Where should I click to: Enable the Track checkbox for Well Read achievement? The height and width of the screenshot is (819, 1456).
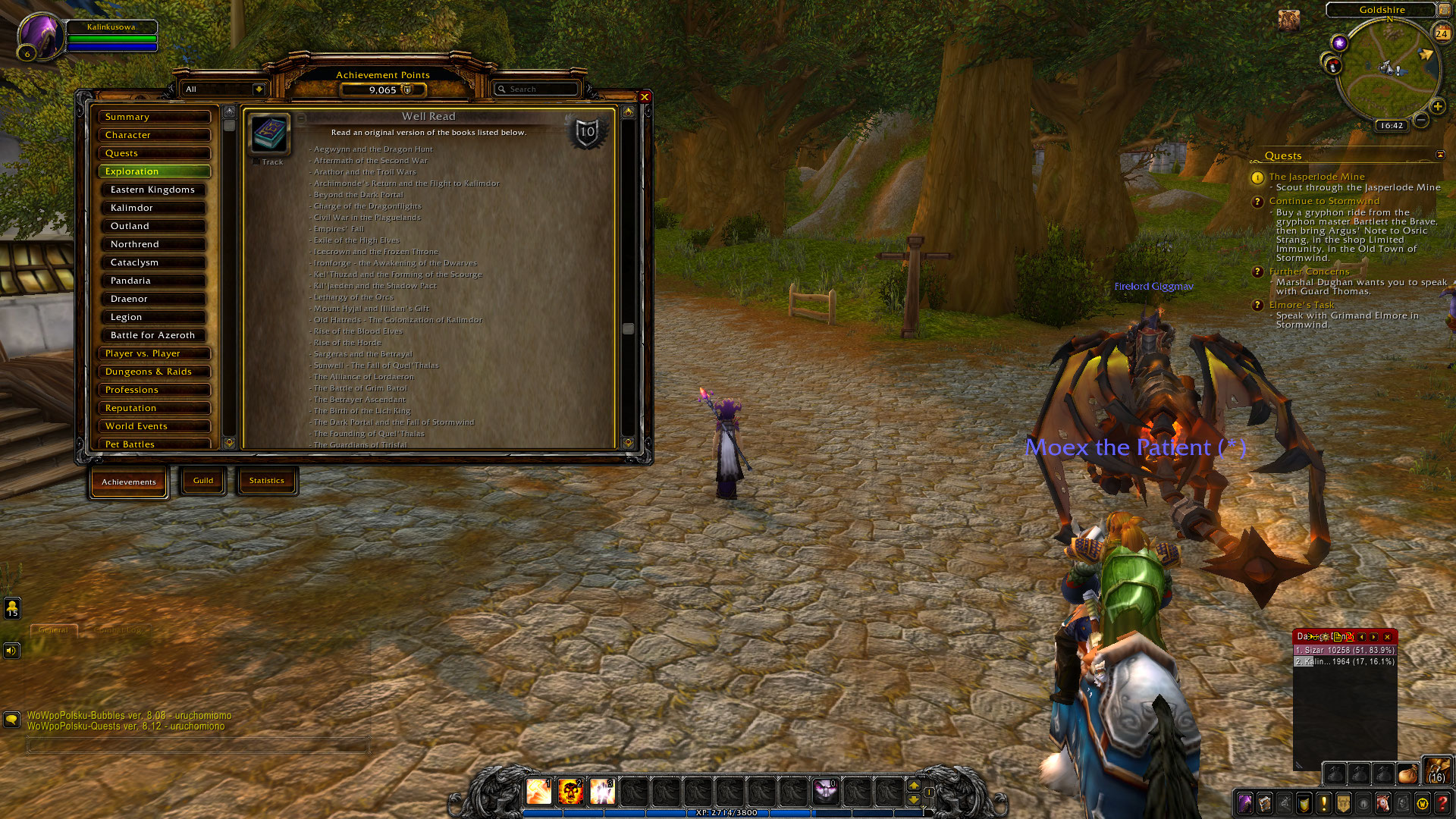(256, 162)
